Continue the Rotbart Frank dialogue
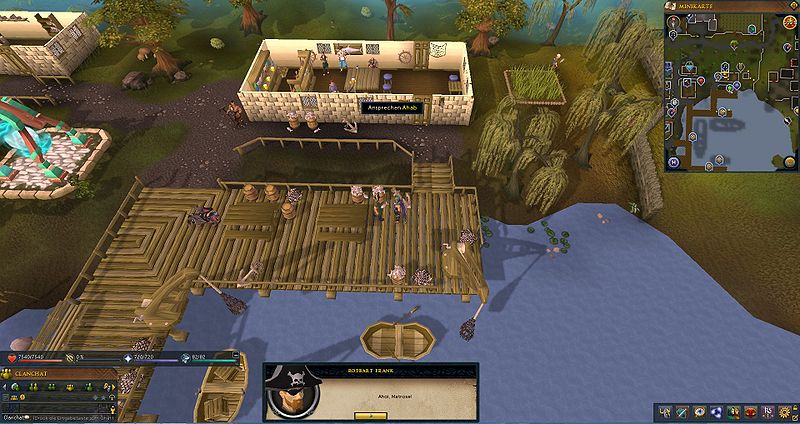 [x=370, y=414]
